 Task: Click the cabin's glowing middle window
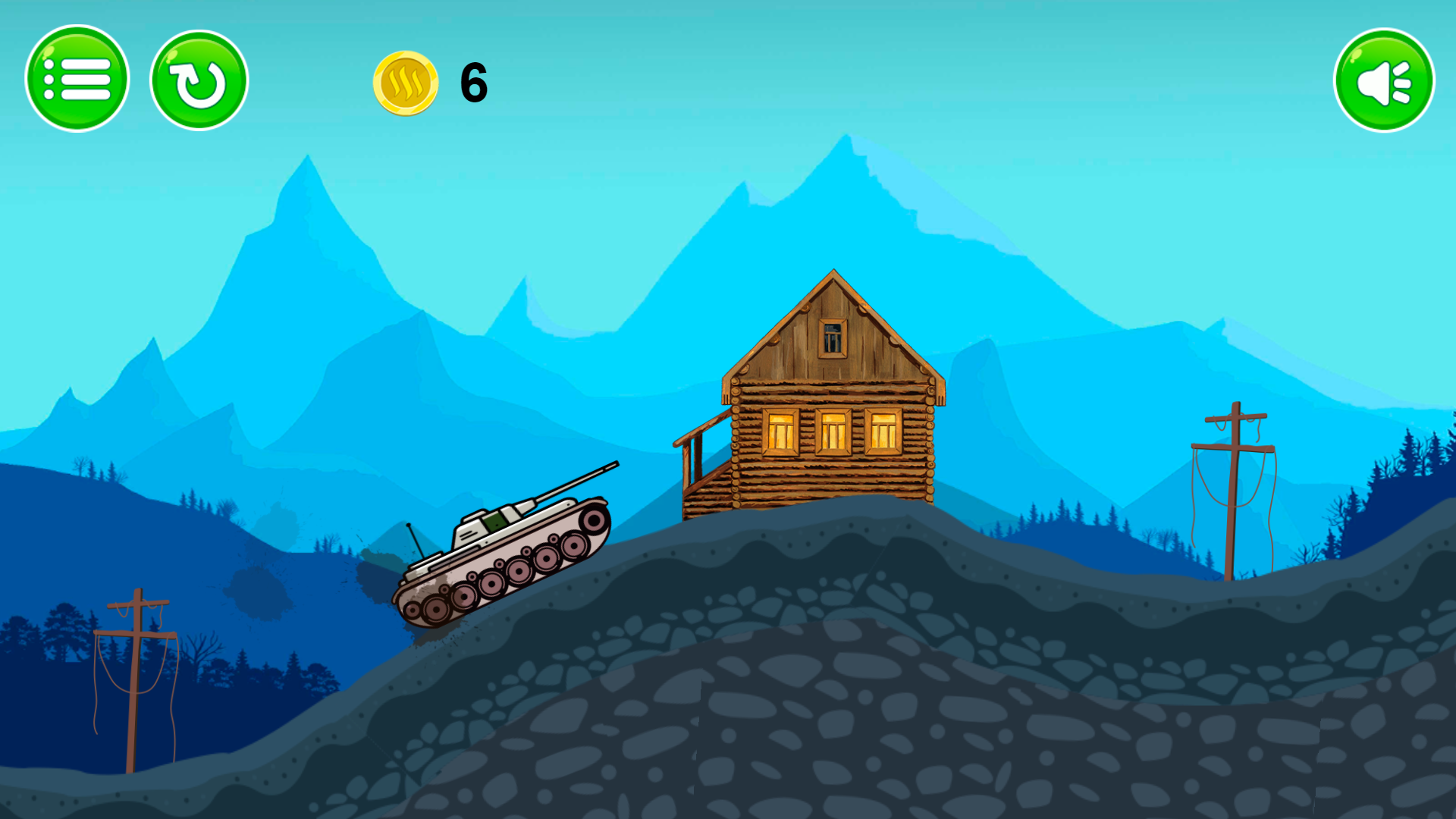833,430
